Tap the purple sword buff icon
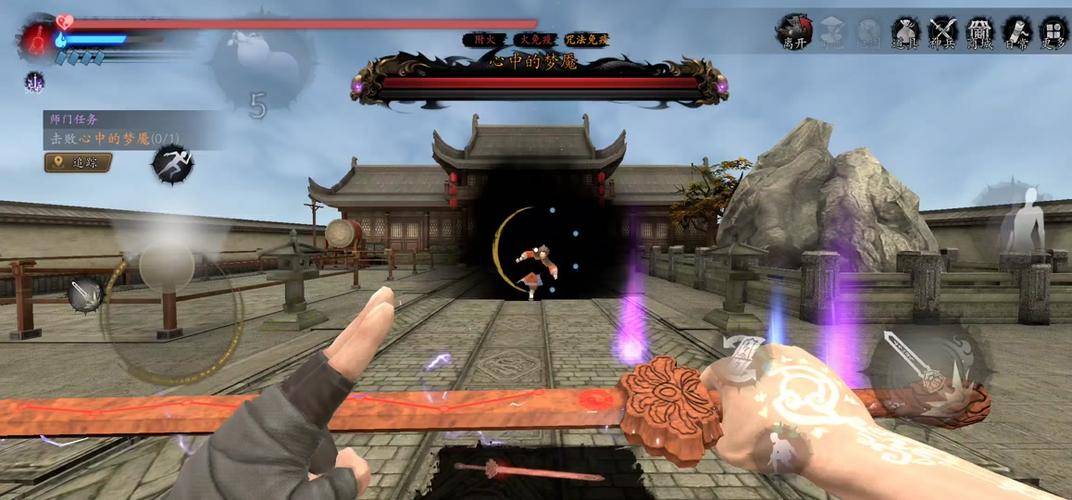 (x=35, y=82)
